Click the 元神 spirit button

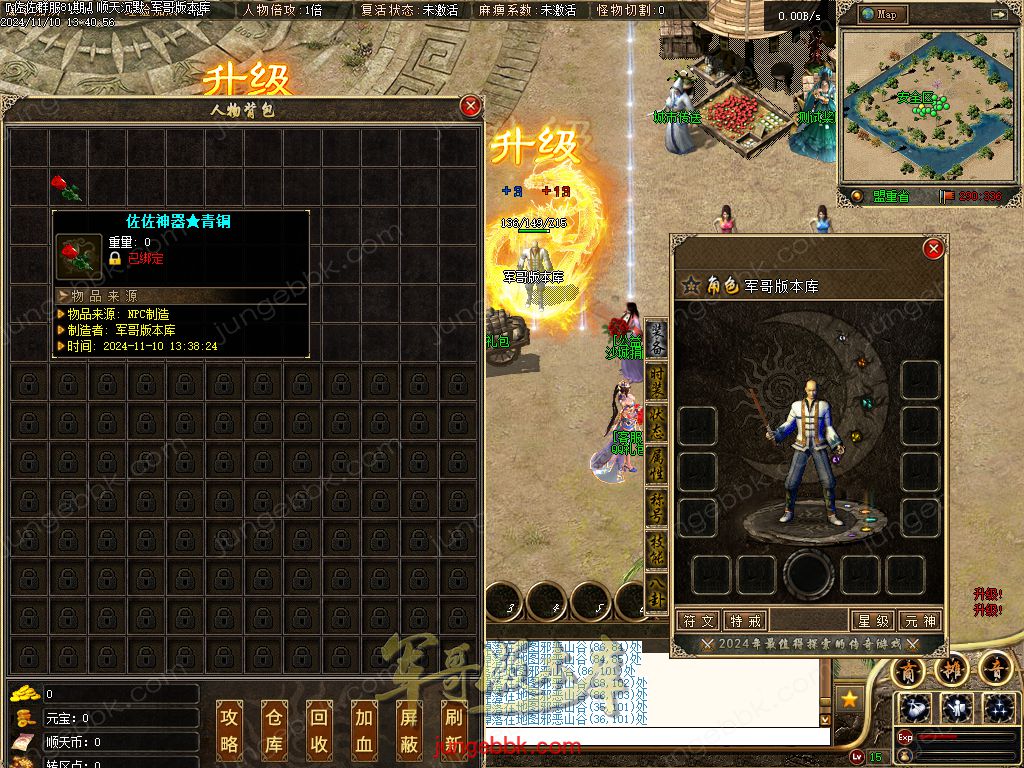[x=919, y=621]
